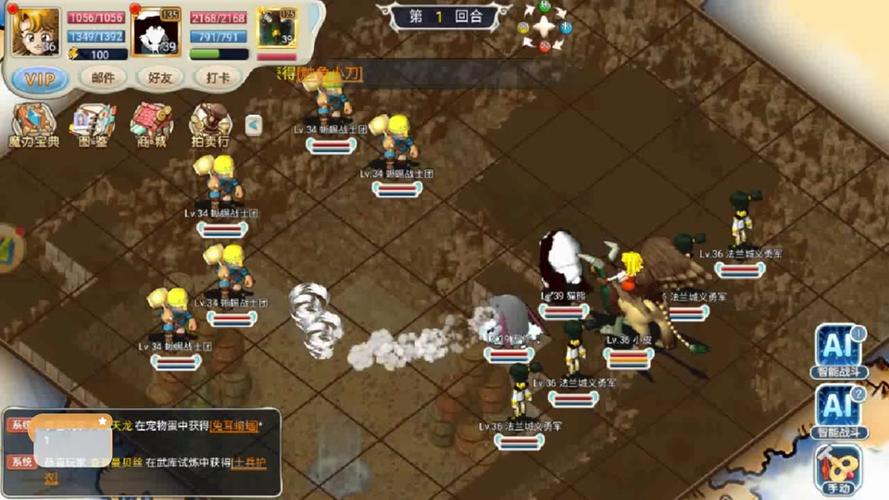Collapse the menu icon row with arrow
This screenshot has height=500, width=889.
[x=253, y=124]
